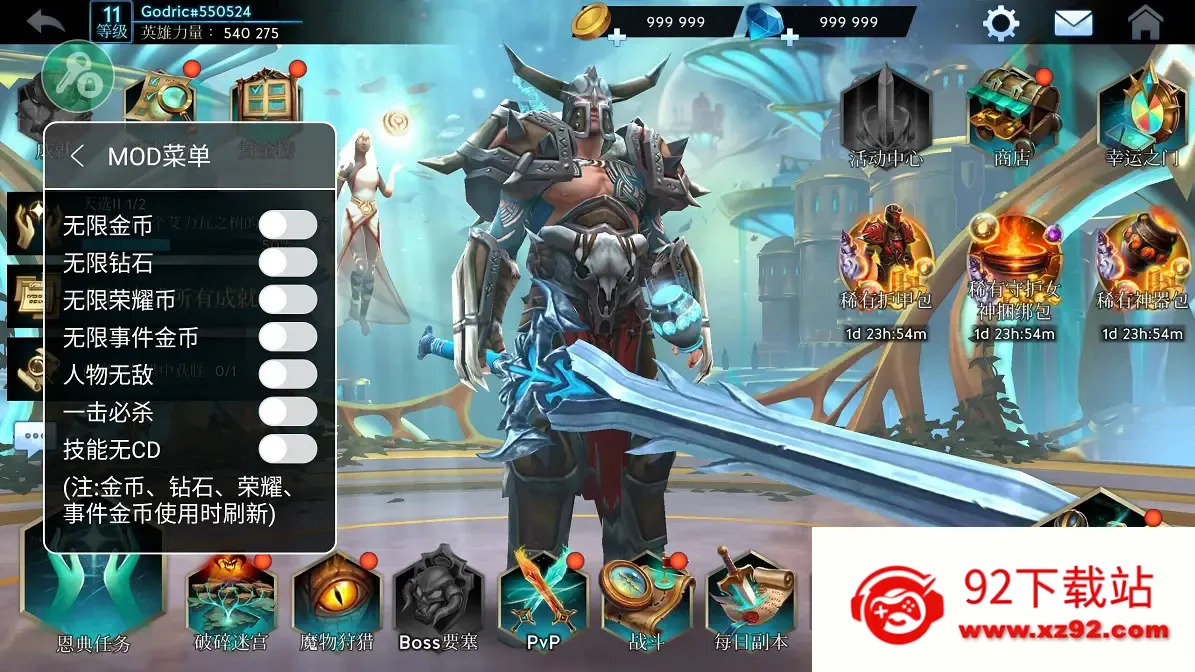Enable 人物无敌 god mode toggle

click(x=288, y=374)
